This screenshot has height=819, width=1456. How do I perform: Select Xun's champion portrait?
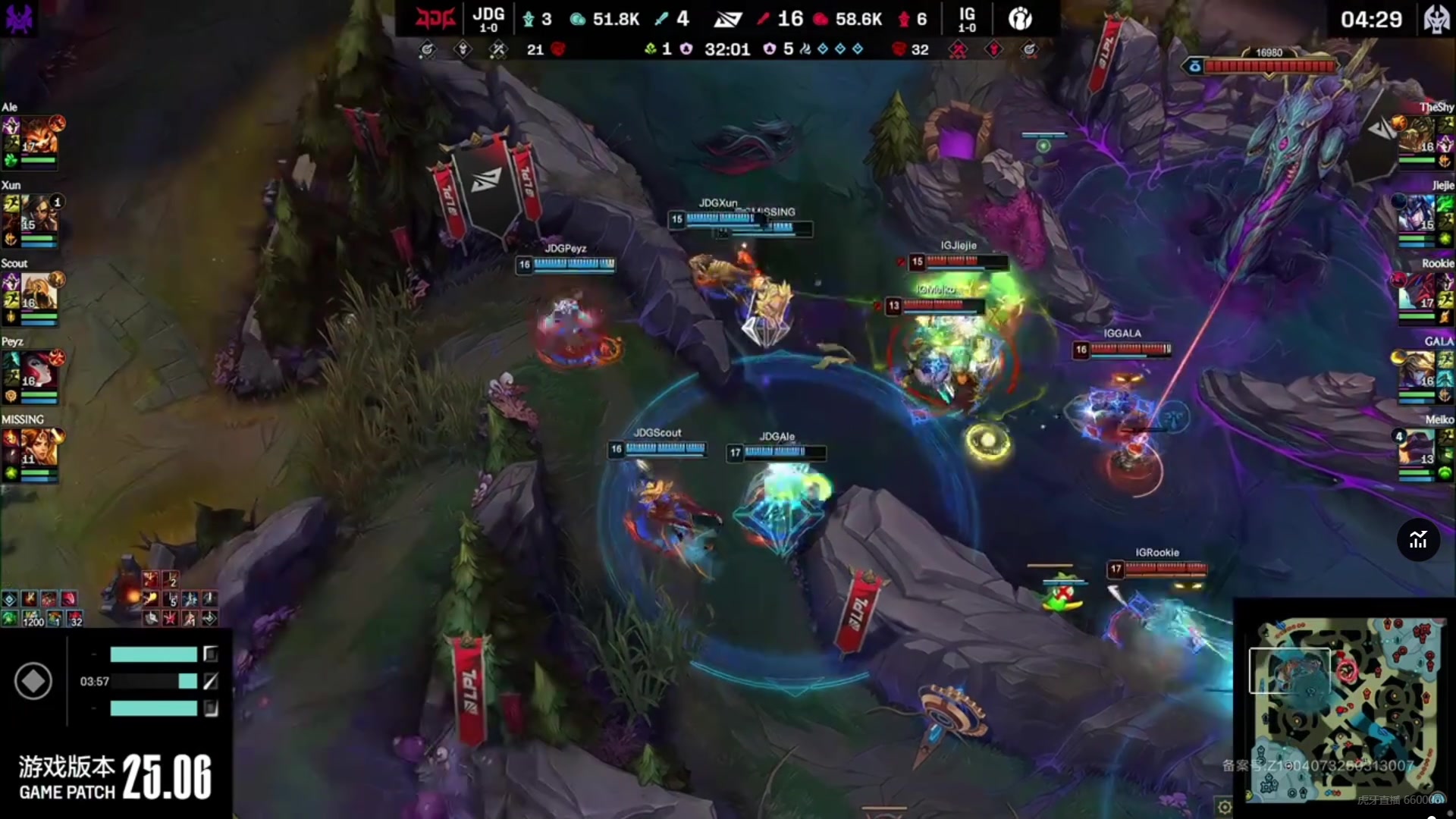pyautogui.click(x=39, y=213)
